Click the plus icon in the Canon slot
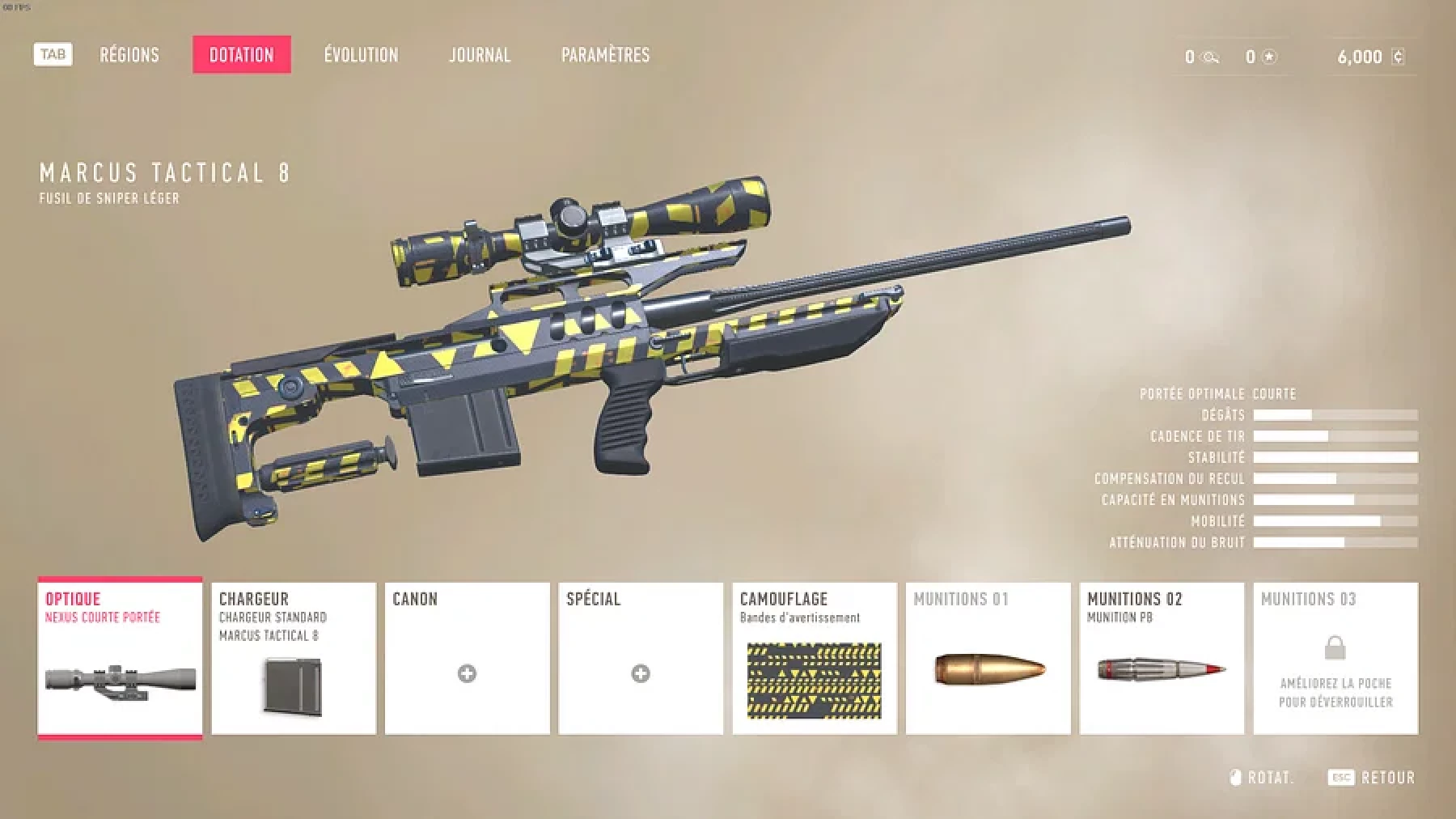Image resolution: width=1456 pixels, height=819 pixels. 467,674
